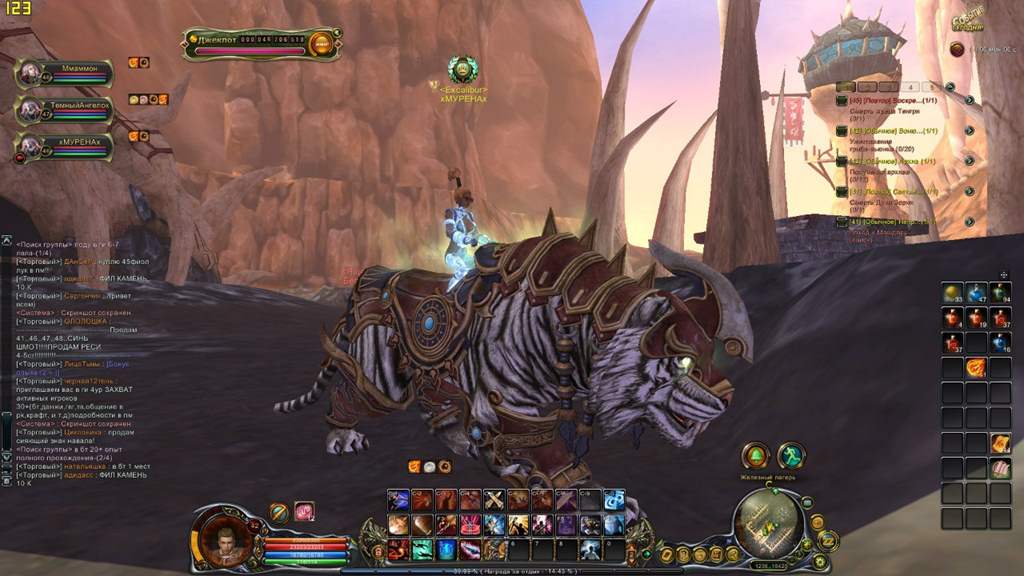
Task: Expand arrow beside first quest entry
Action: tap(969, 101)
